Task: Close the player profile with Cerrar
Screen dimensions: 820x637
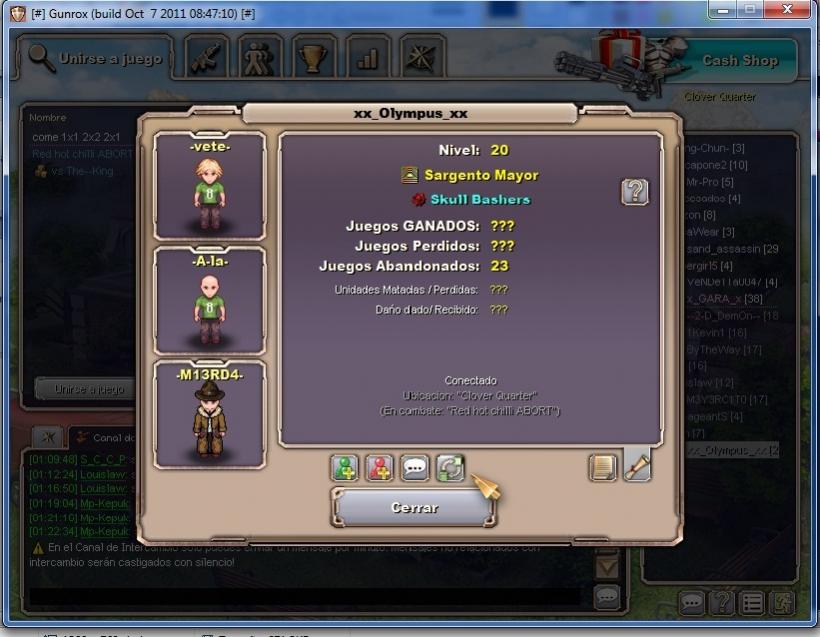Action: coord(414,507)
